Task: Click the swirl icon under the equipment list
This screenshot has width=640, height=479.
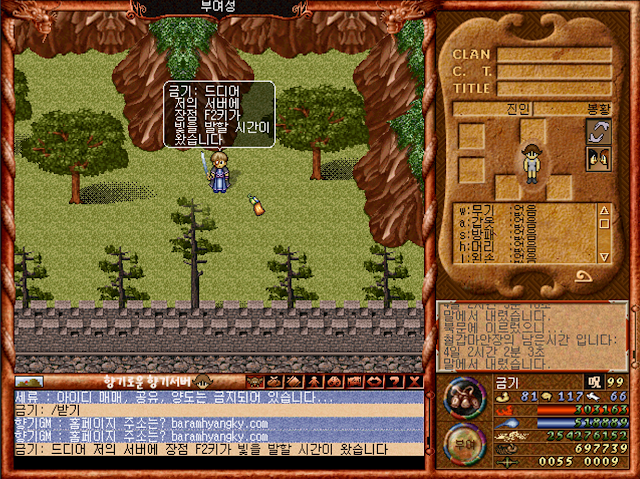Action: tap(581, 276)
